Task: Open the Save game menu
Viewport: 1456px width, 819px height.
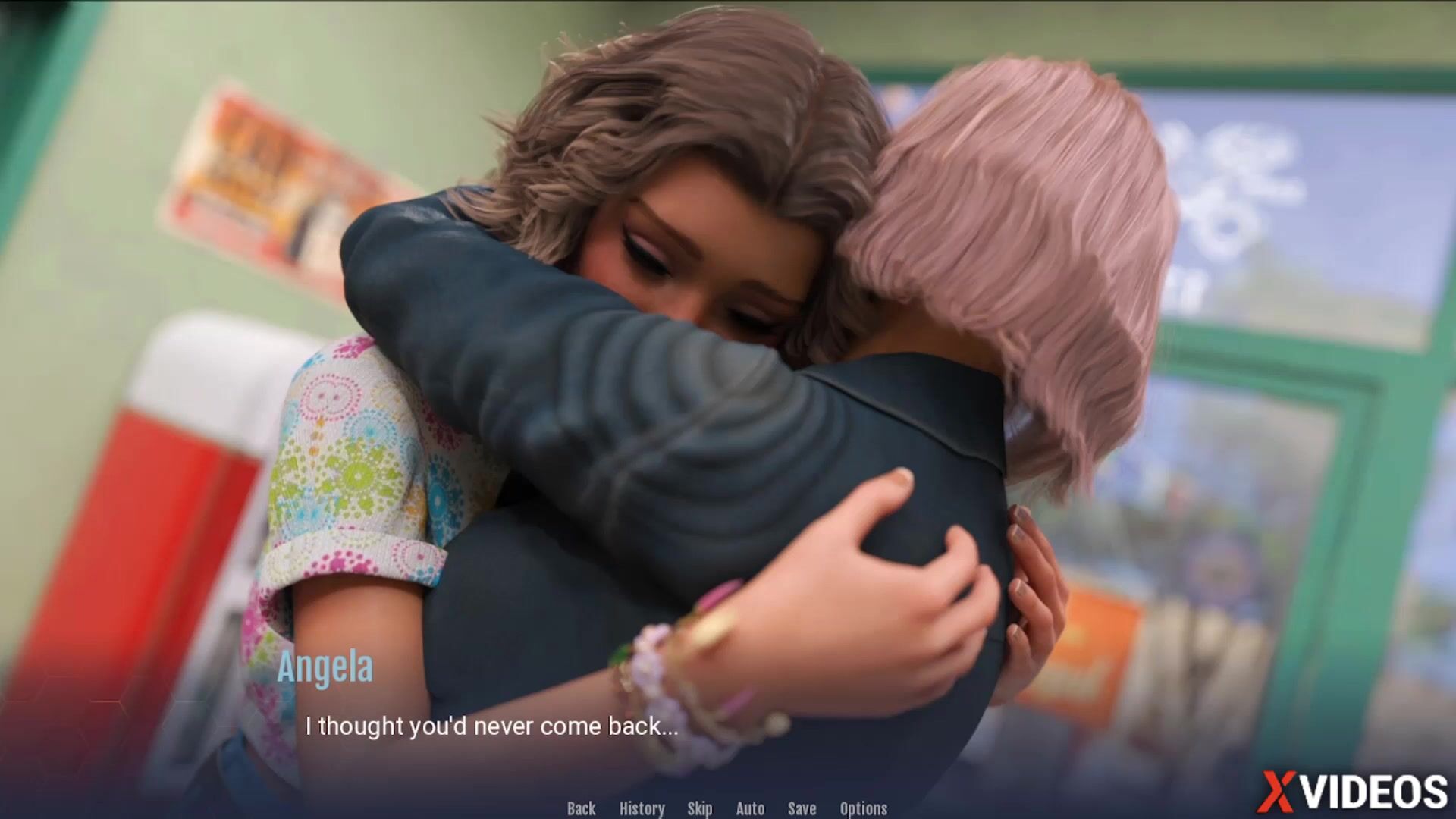Action: tap(802, 808)
